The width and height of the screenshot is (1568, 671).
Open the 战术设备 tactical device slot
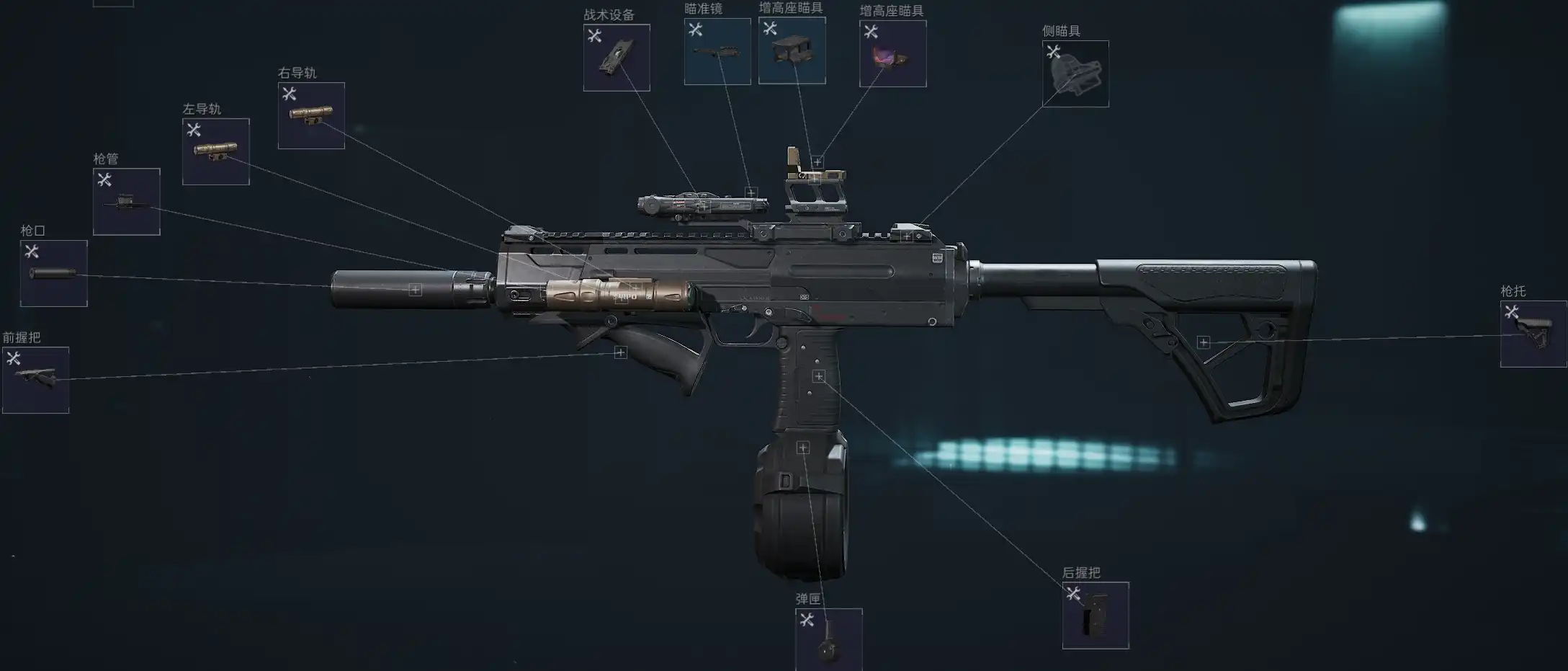pos(617,58)
